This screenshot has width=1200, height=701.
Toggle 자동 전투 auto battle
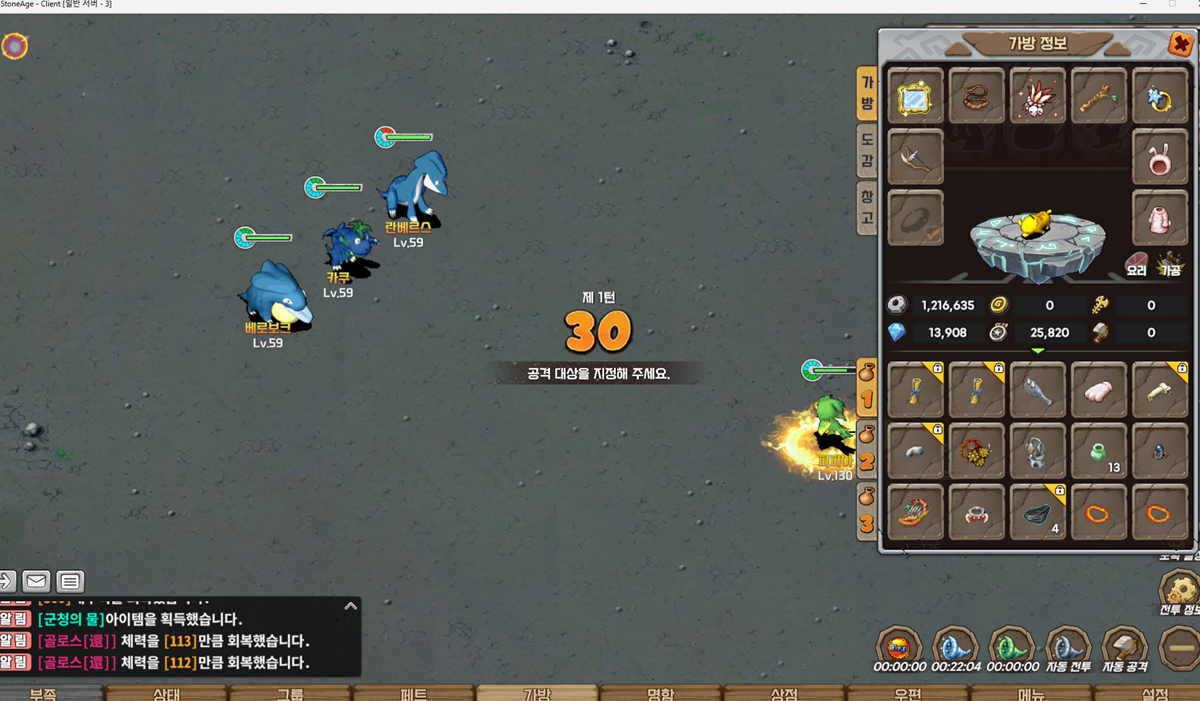pyautogui.click(x=1067, y=648)
